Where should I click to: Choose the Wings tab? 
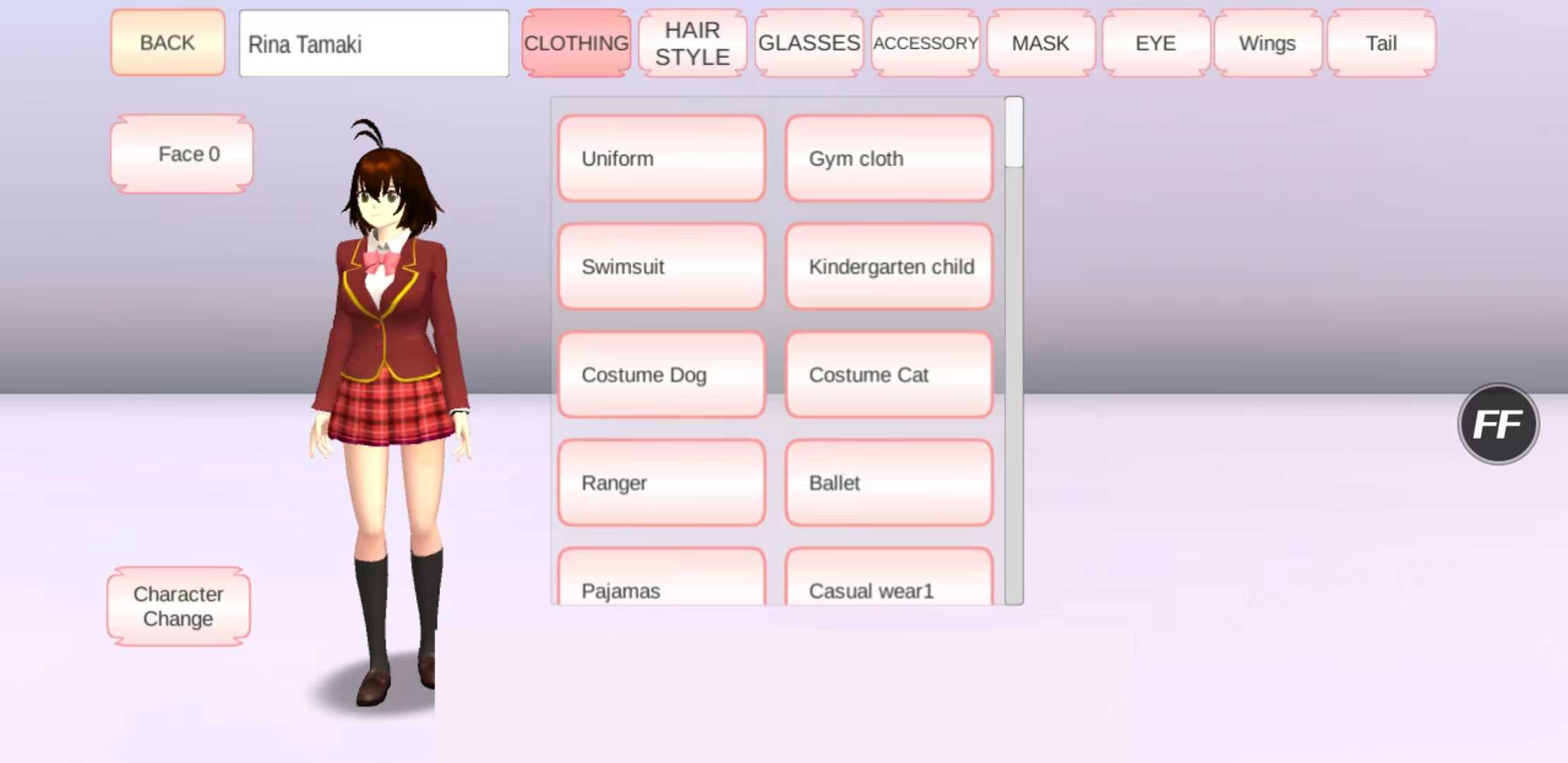pyautogui.click(x=1267, y=43)
